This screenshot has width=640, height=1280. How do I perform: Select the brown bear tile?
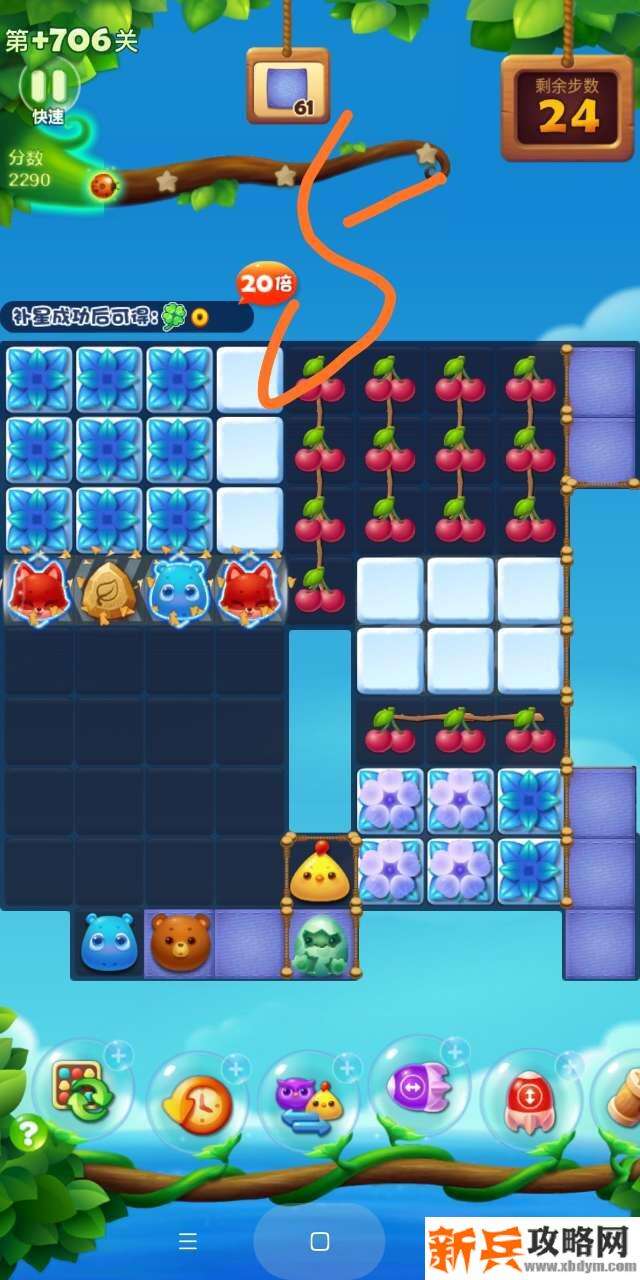[x=180, y=942]
